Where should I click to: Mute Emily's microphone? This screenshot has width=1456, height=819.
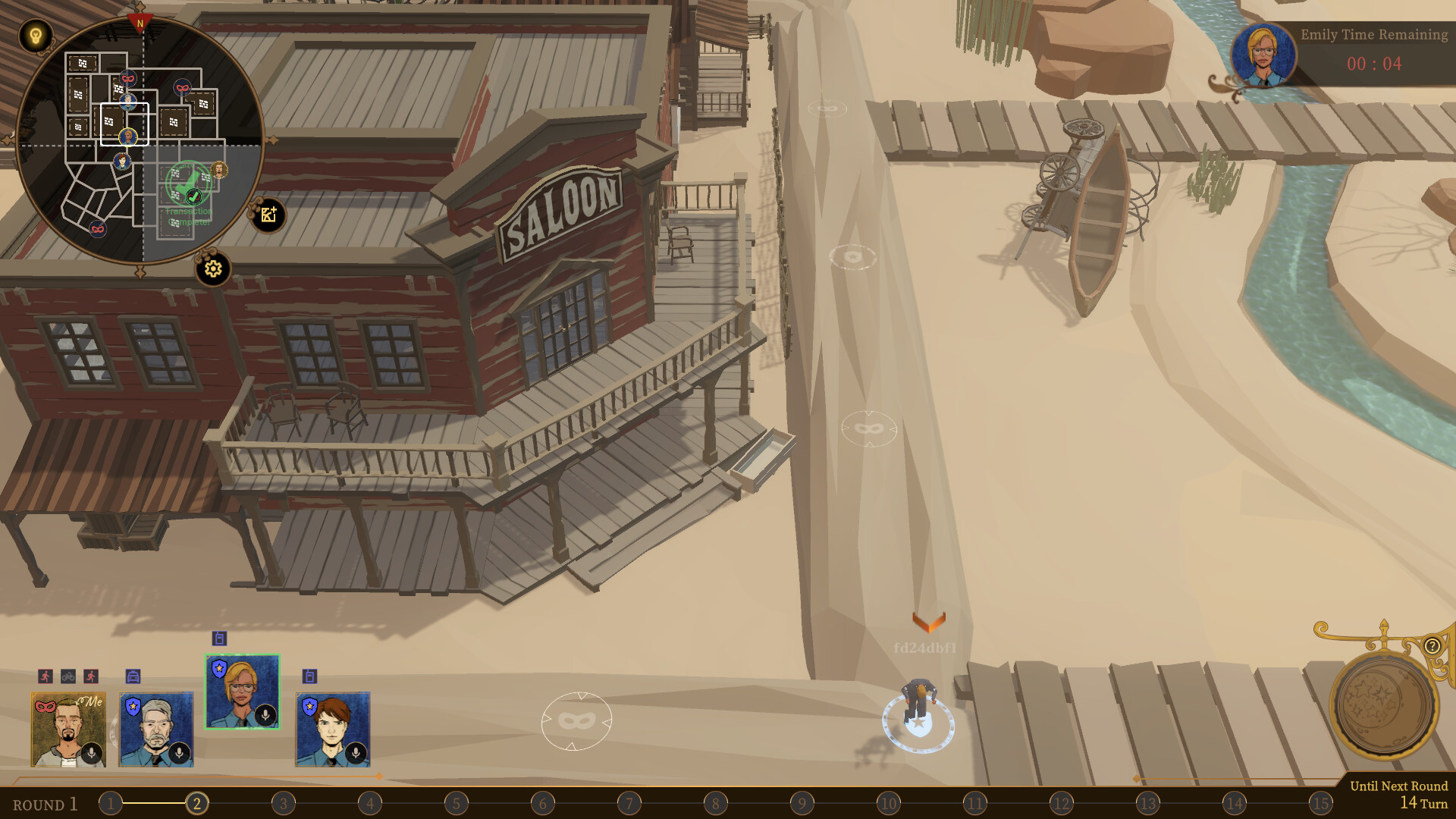point(265,714)
